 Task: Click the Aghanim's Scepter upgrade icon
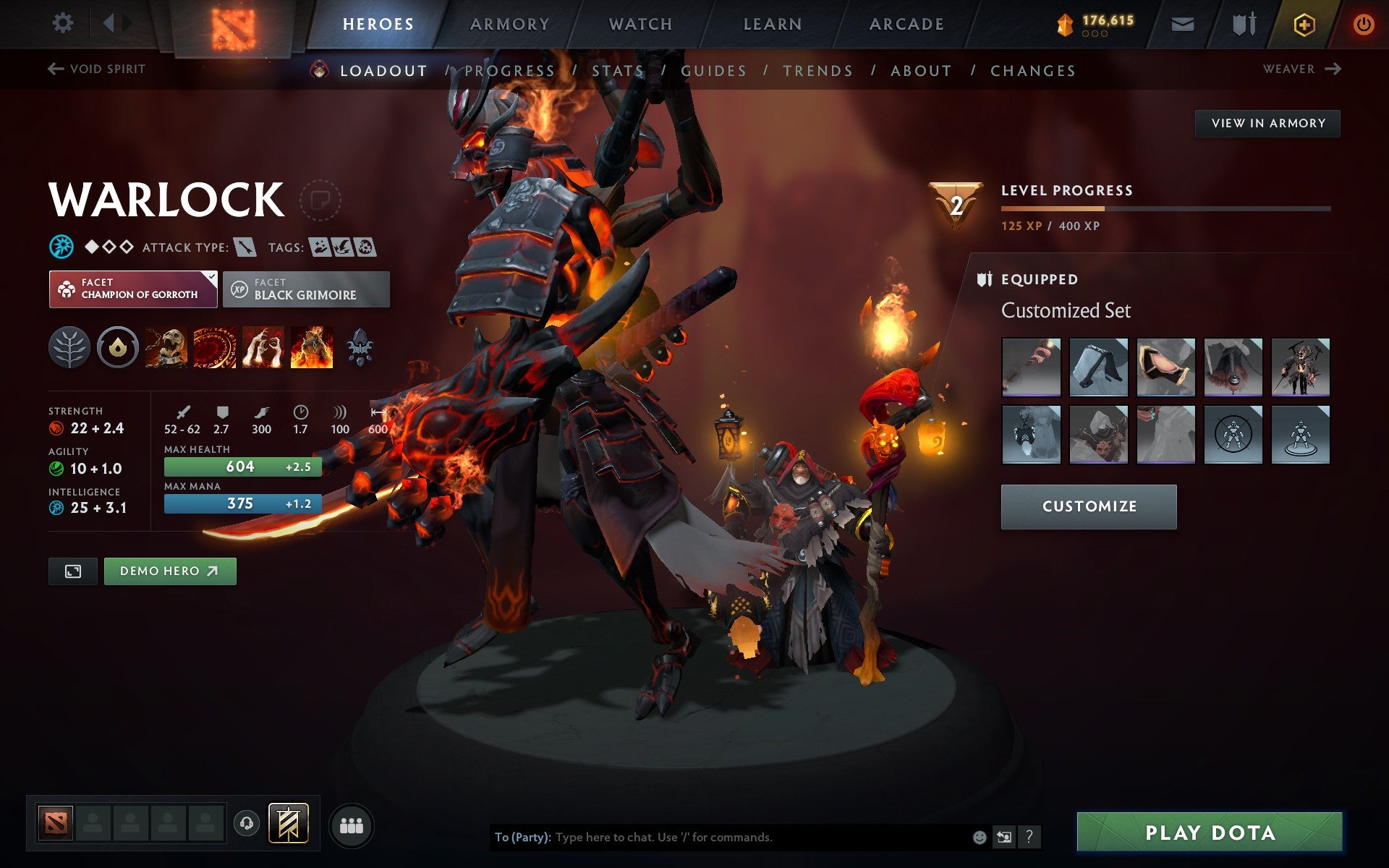pos(360,348)
